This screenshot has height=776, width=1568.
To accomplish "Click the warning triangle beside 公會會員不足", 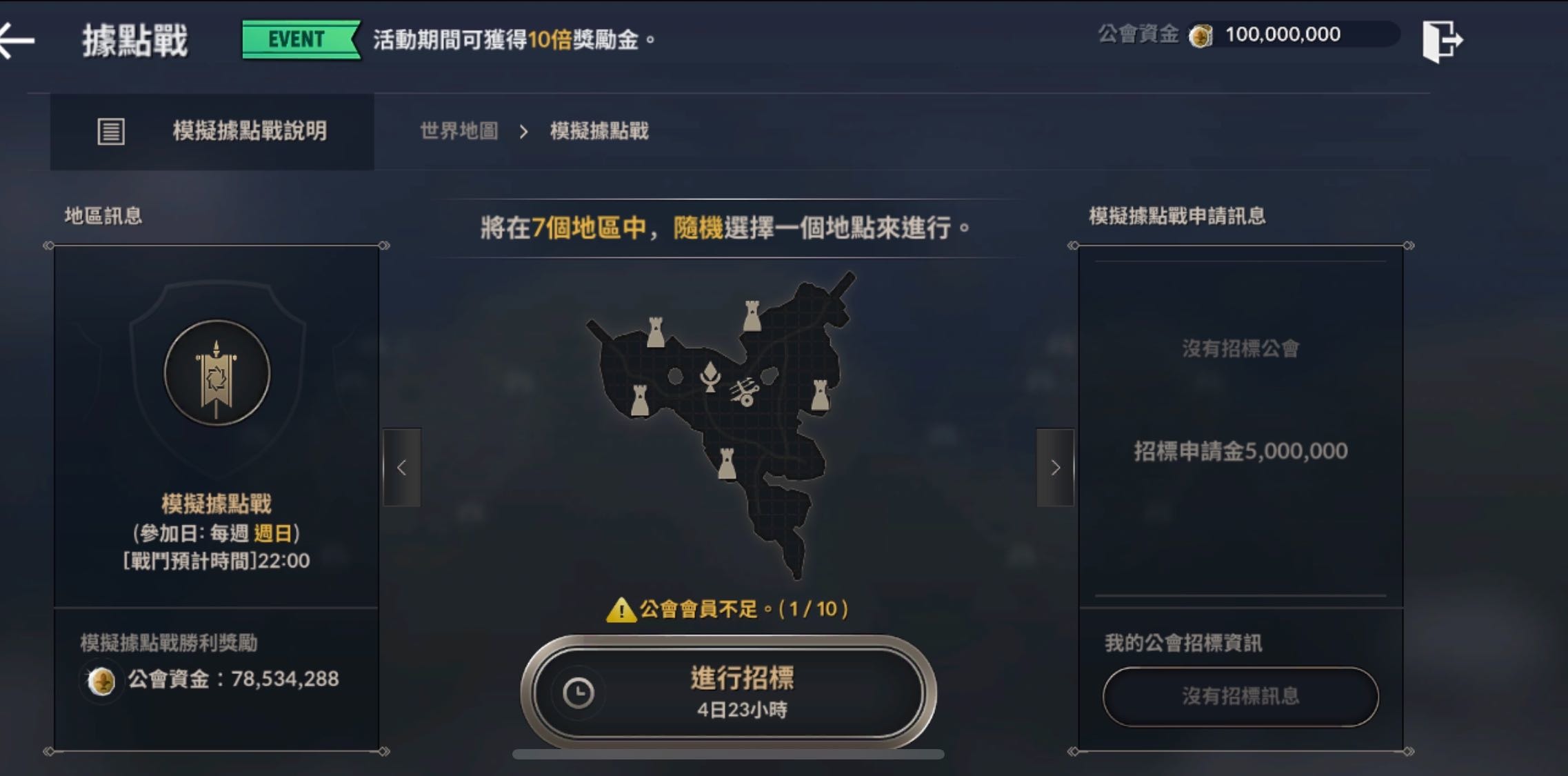I will 620,609.
